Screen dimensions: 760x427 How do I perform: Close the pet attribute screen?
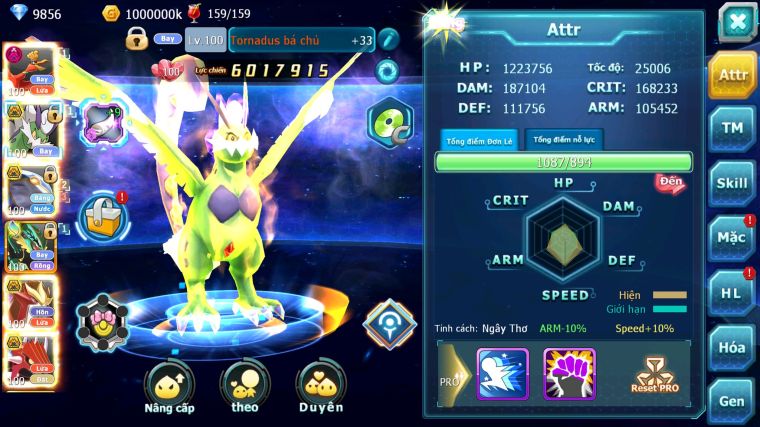(x=735, y=22)
